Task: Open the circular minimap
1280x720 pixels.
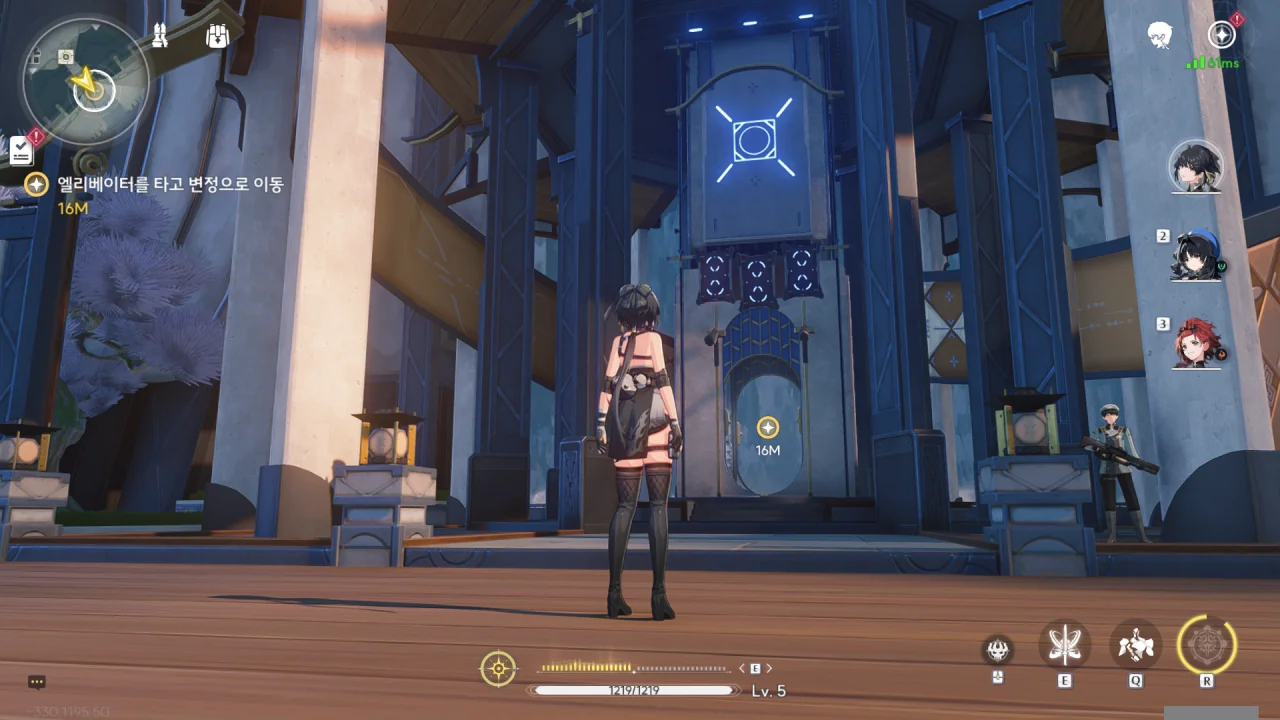Action: [x=85, y=80]
